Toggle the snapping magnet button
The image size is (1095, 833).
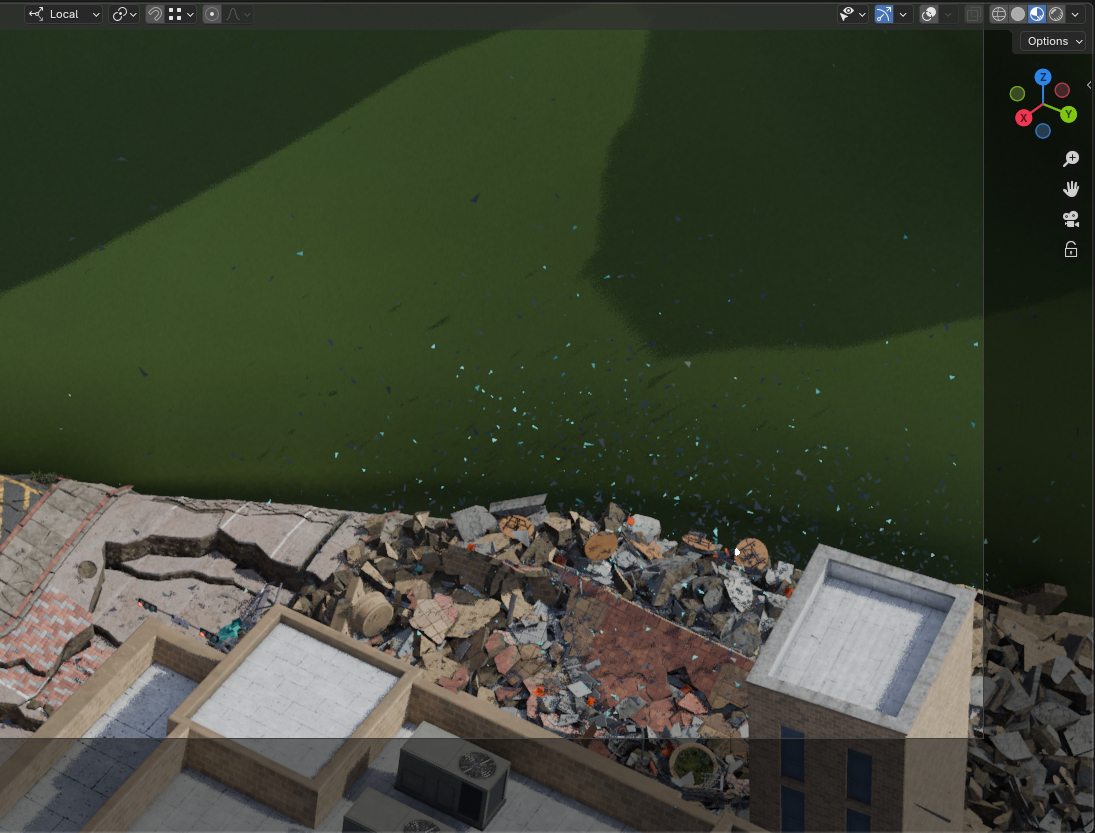click(x=155, y=14)
